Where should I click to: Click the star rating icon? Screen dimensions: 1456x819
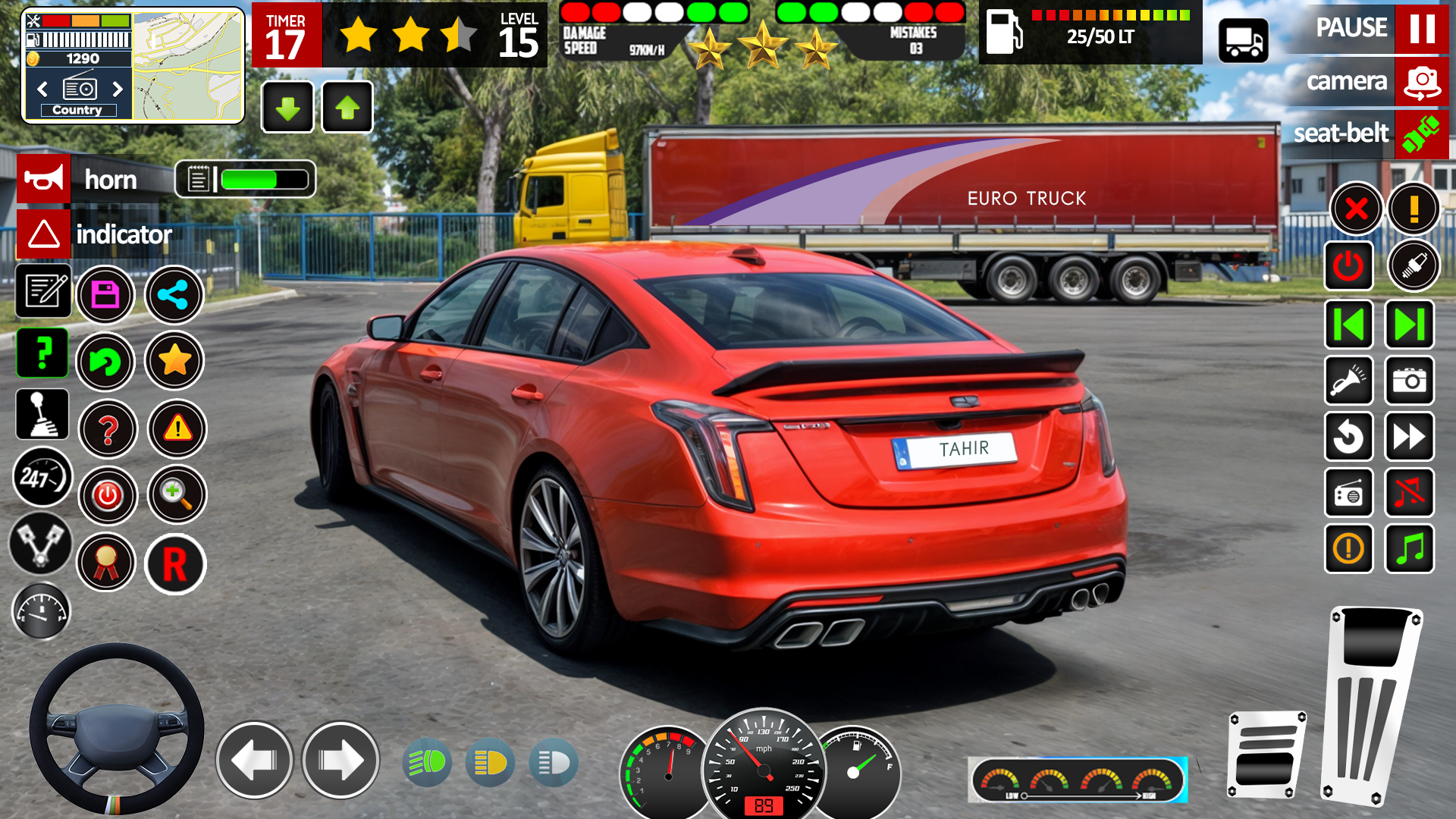click(174, 362)
